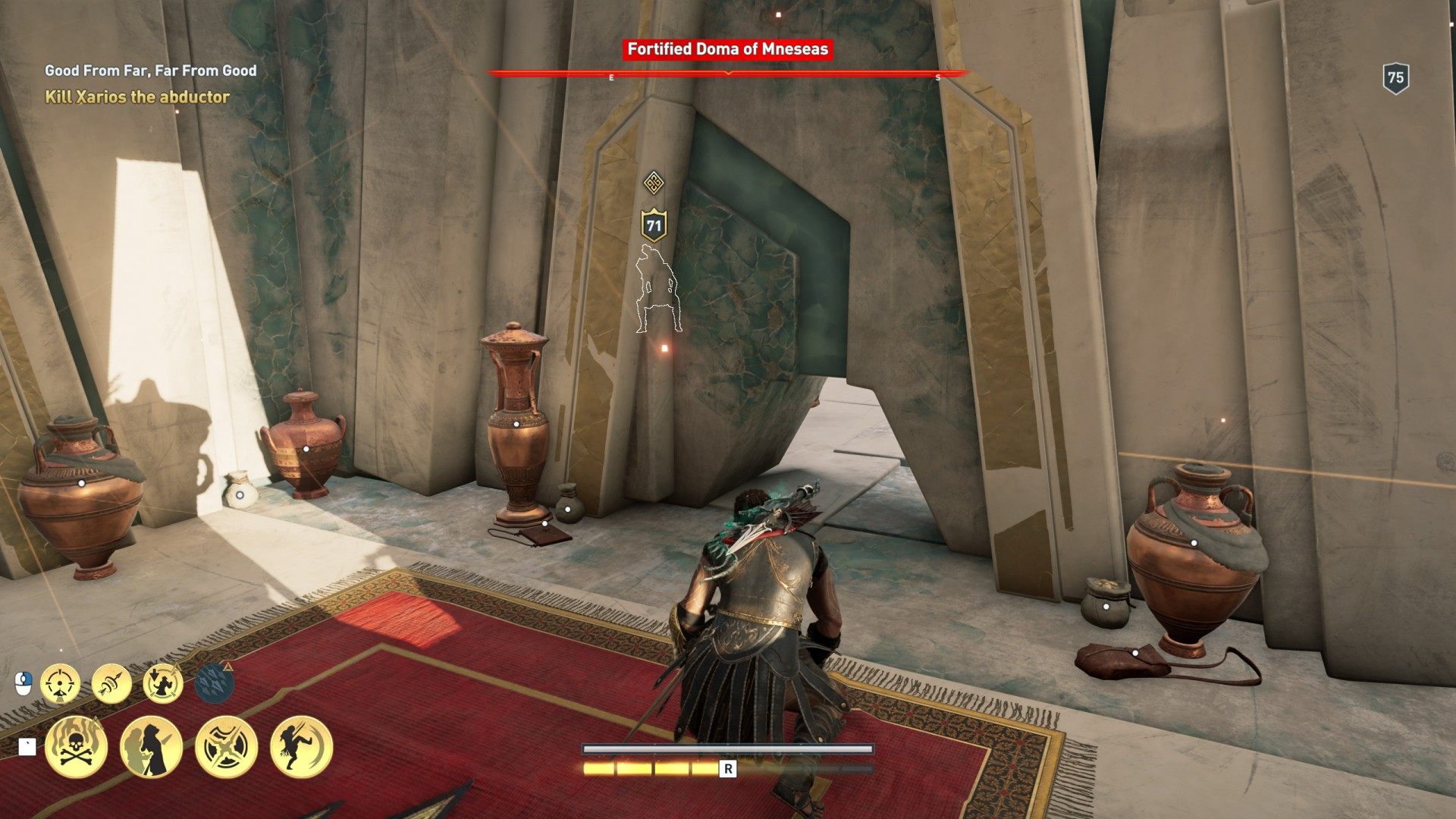Trigger the dark blue Rain of Arrows ability
Screen dimensions: 1456x819
pyautogui.click(x=214, y=683)
